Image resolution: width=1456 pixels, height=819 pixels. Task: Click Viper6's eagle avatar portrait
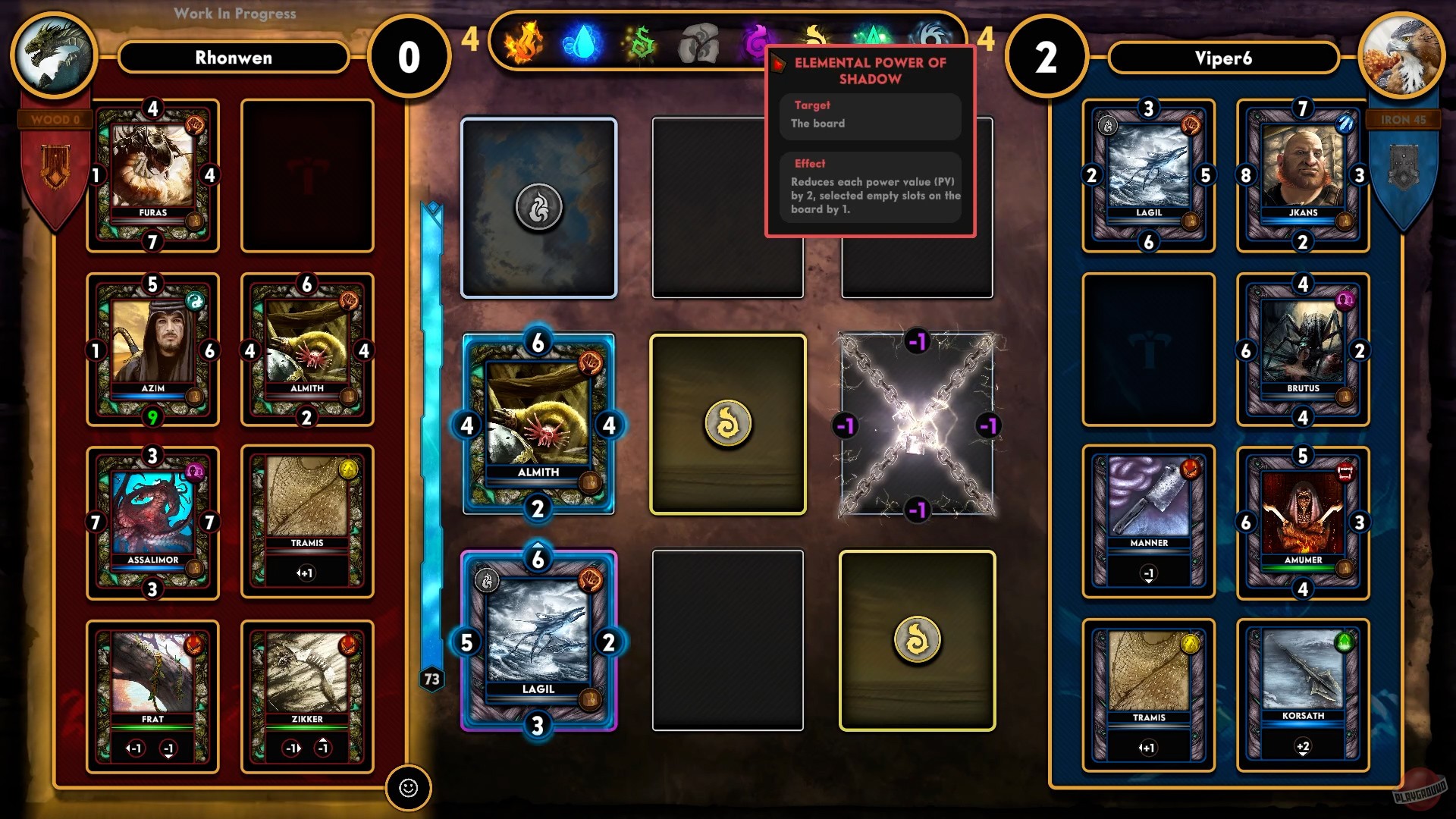point(1402,53)
